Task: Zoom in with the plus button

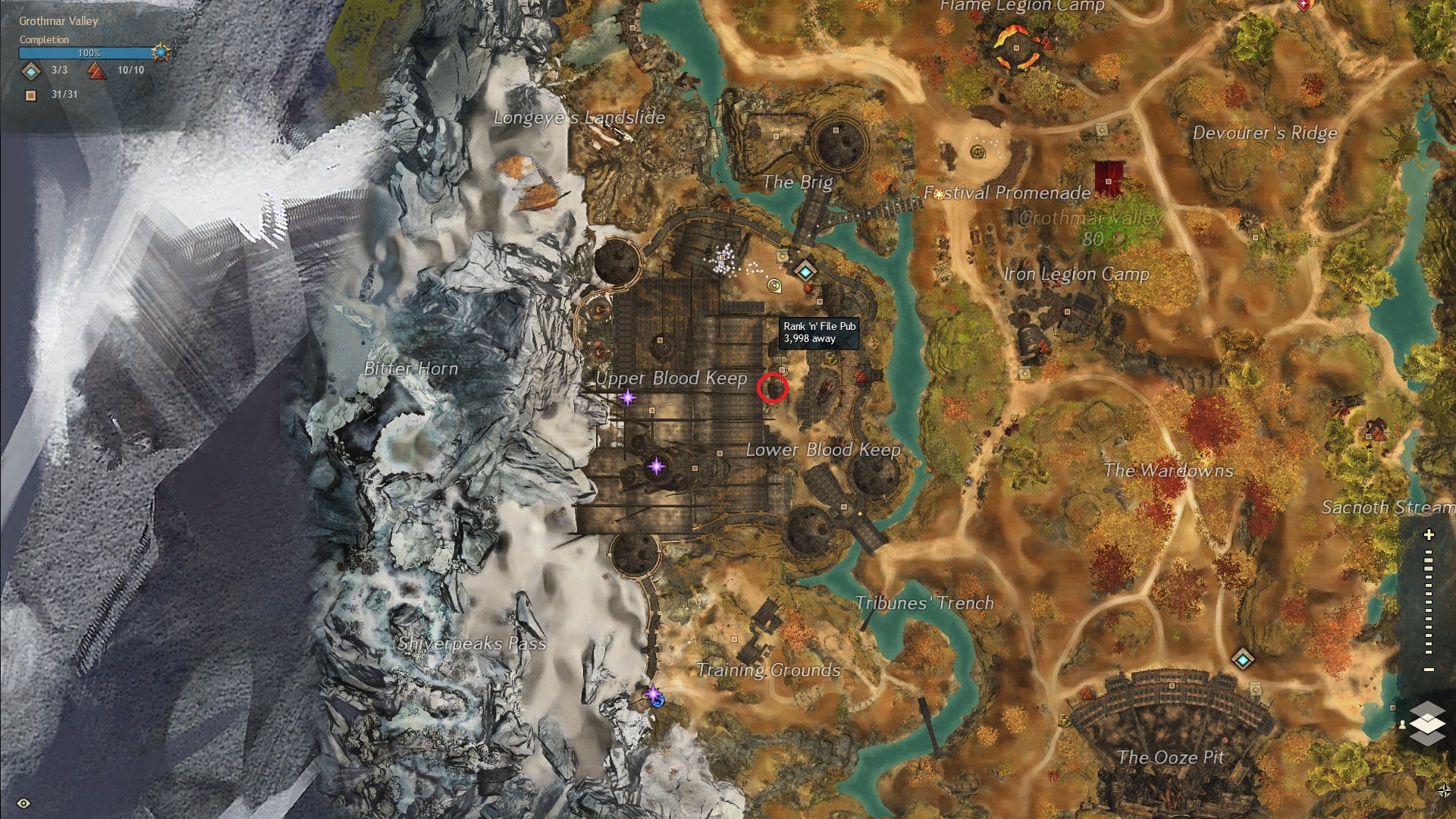Action: coord(1429,535)
